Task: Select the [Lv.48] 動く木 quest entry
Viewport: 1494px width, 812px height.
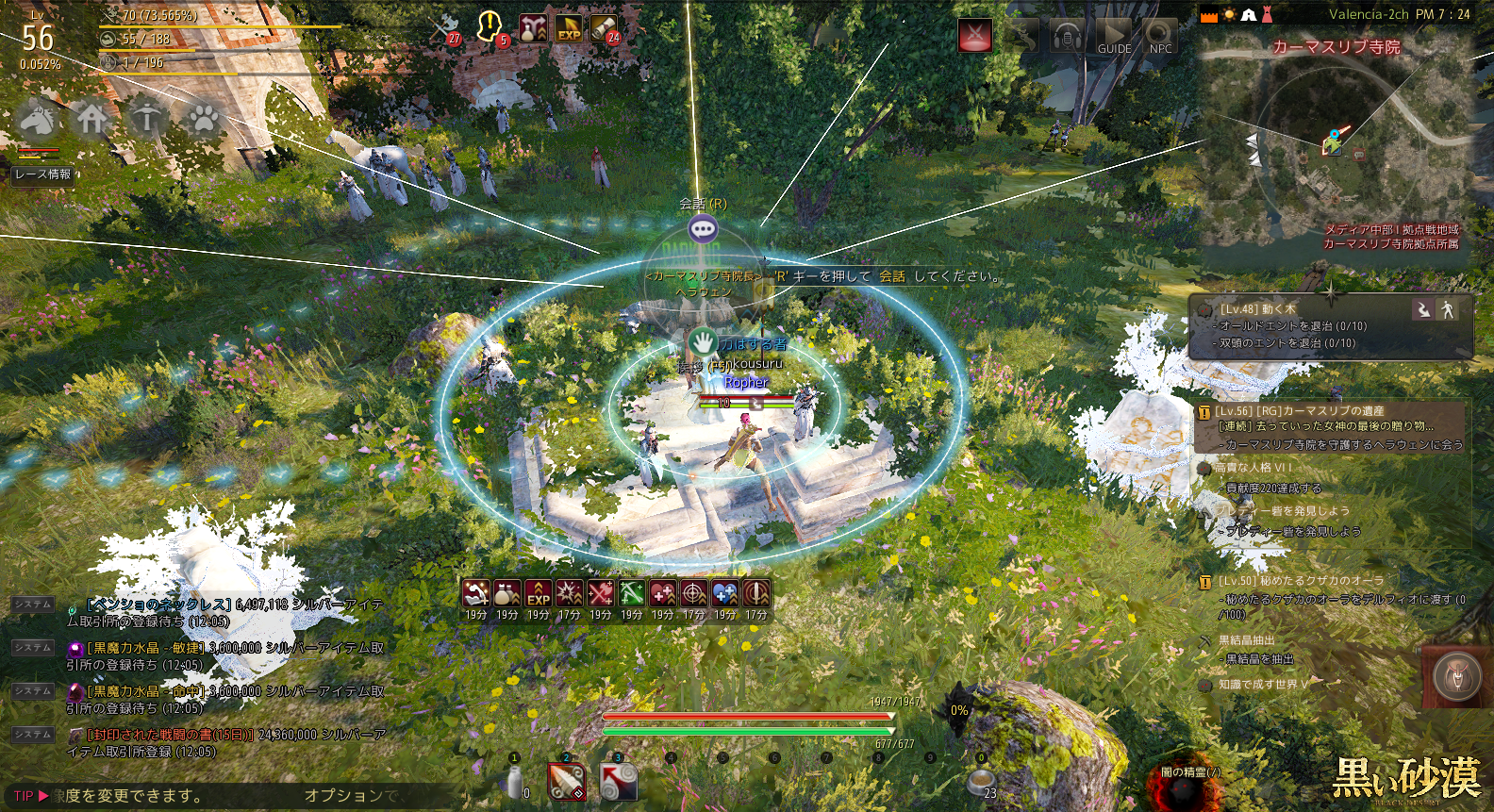Action: 1258,308
